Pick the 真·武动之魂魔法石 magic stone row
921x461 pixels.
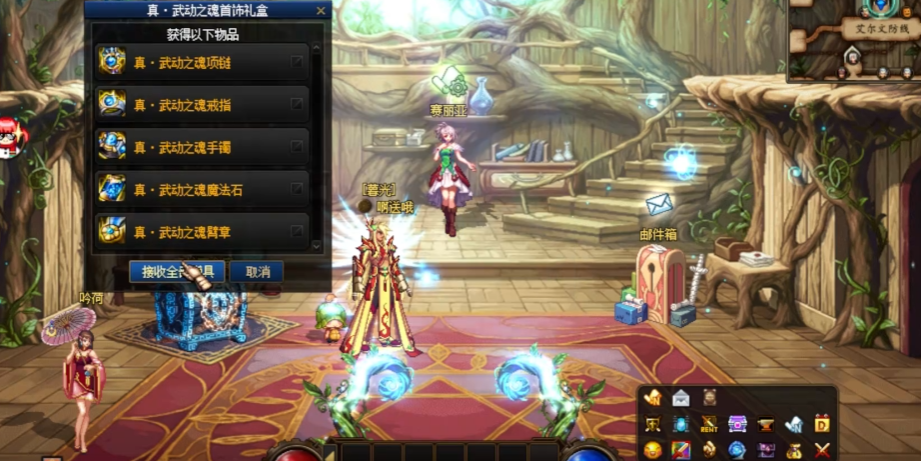pos(201,189)
